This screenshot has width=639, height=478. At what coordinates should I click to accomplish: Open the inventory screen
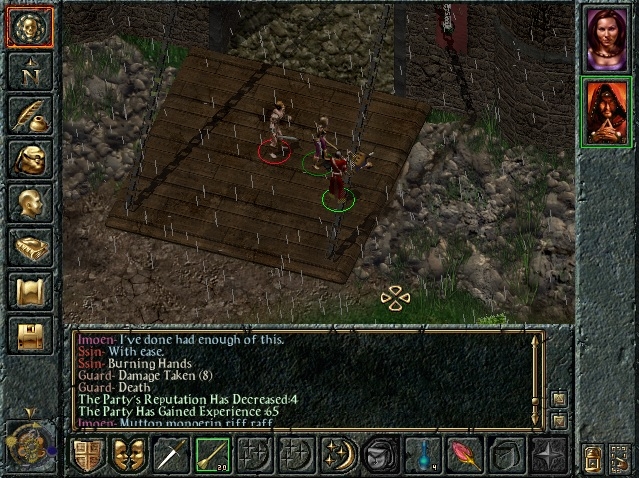(29, 159)
